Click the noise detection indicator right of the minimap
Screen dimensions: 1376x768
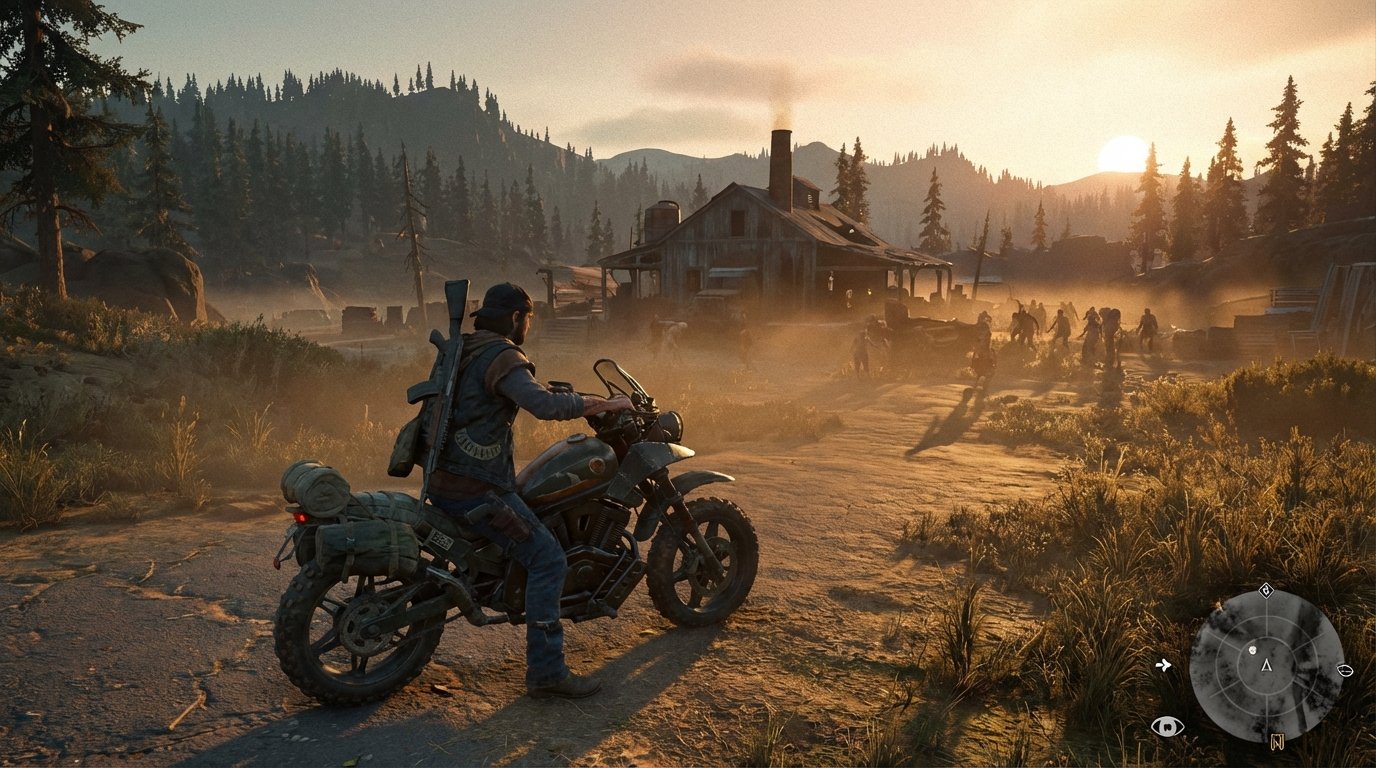tap(1345, 671)
